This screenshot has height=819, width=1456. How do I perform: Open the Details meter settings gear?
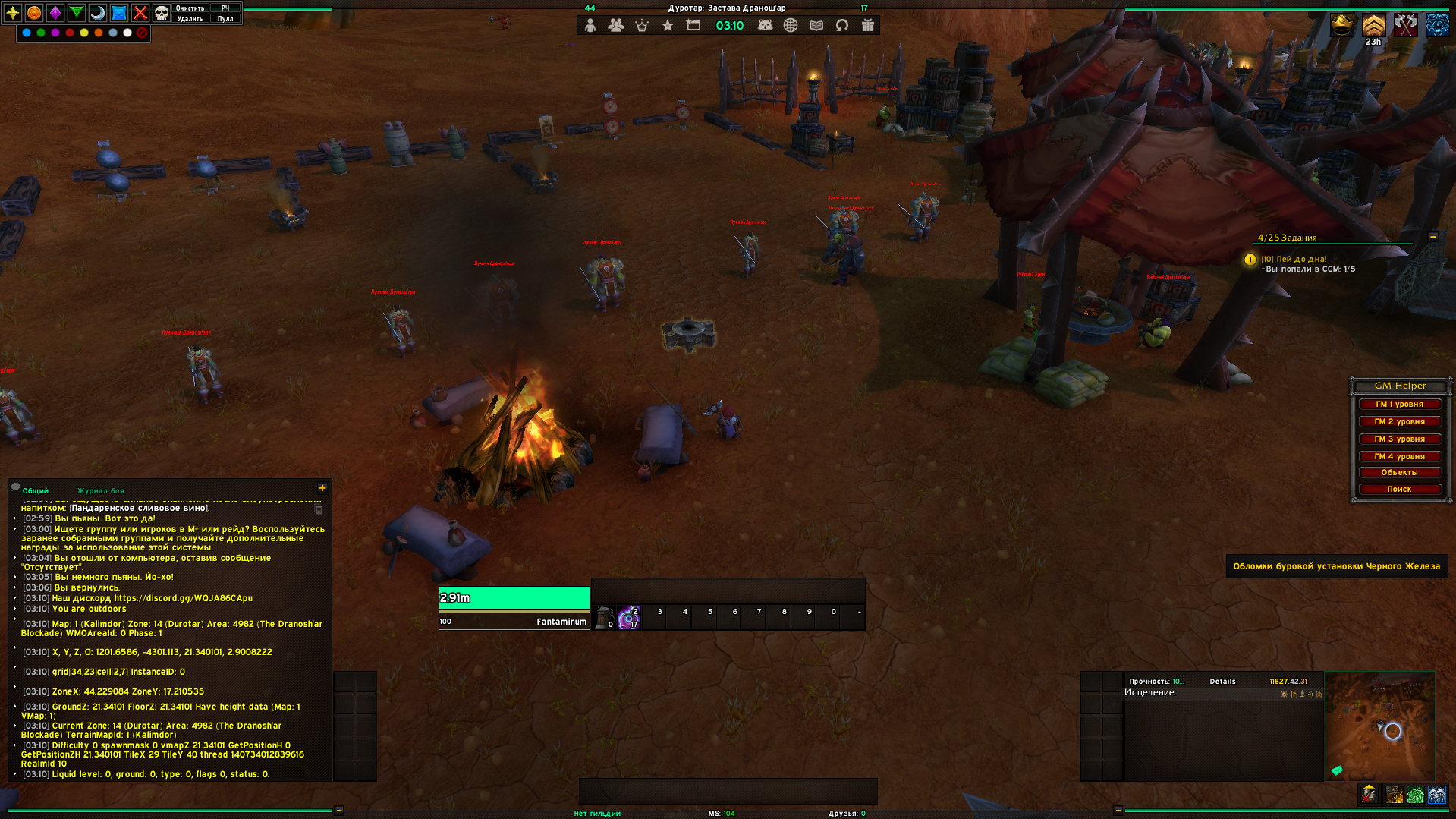(1284, 695)
